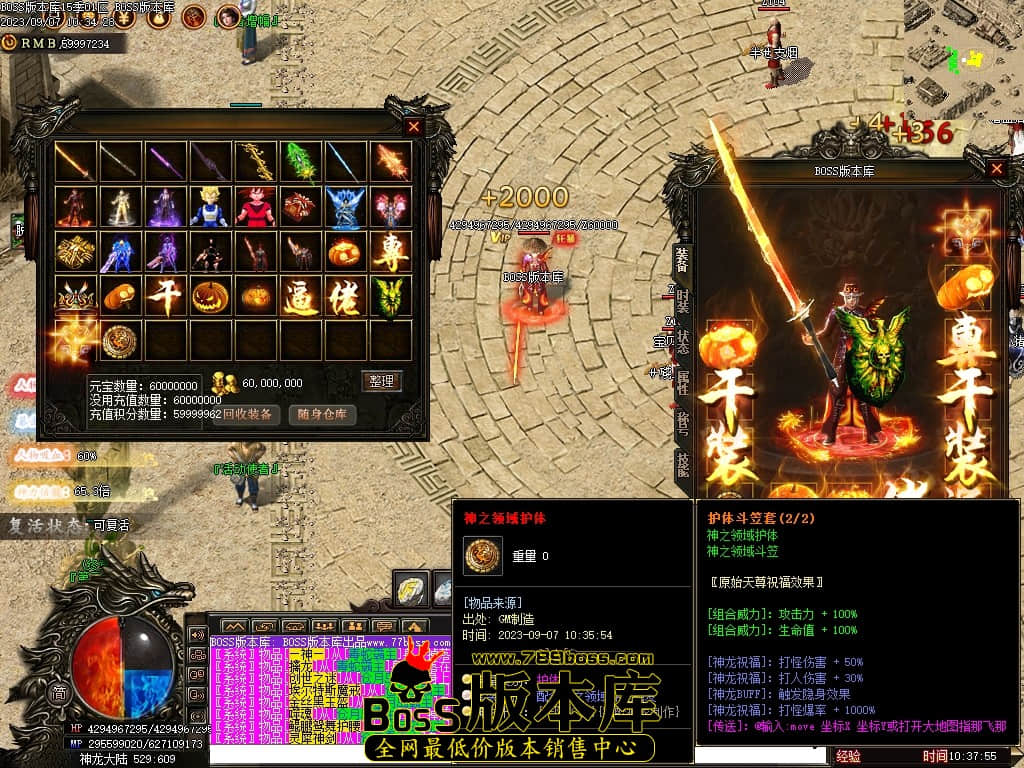Switch to the 时装 fashion tab
This screenshot has width=1024, height=768.
coord(682,299)
